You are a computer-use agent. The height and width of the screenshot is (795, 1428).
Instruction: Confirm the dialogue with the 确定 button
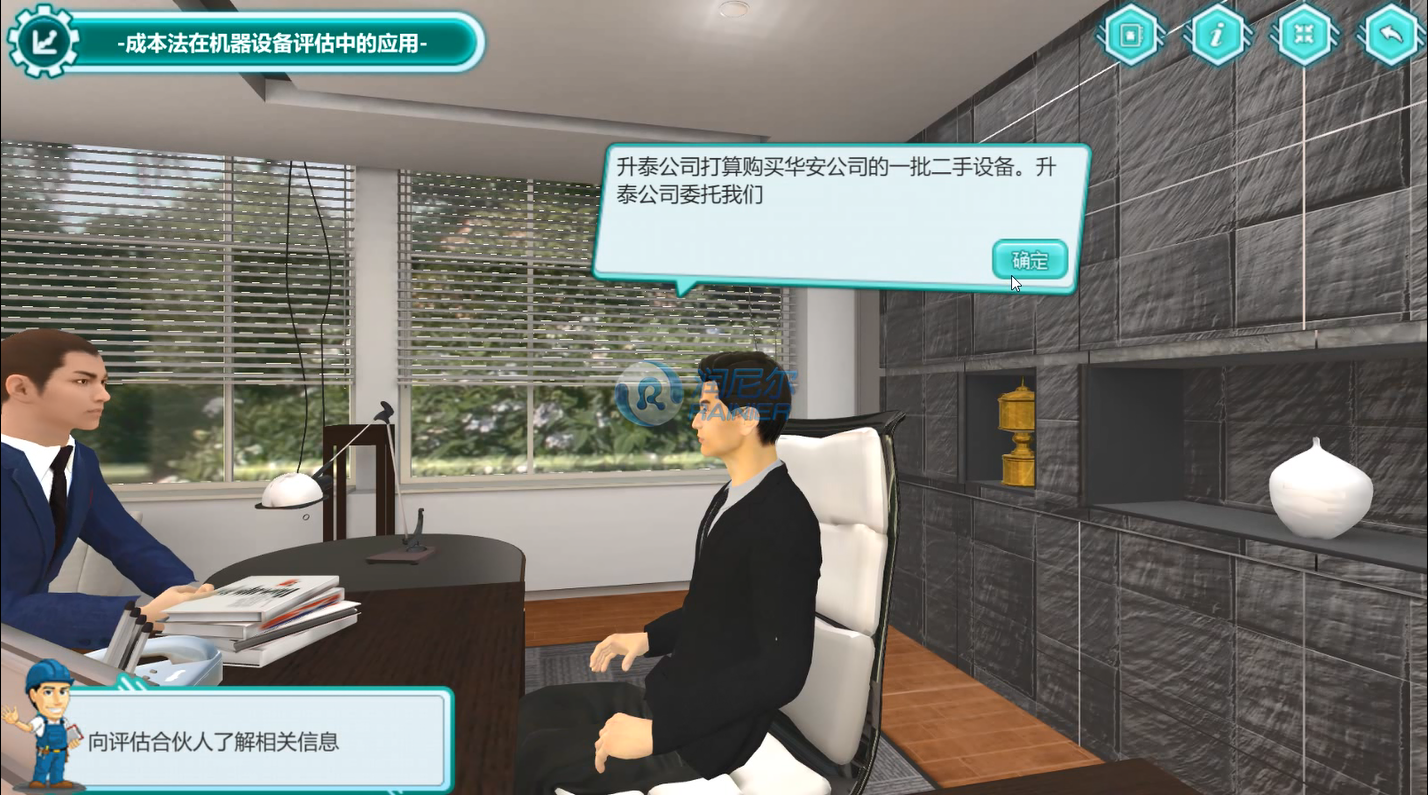click(1029, 260)
